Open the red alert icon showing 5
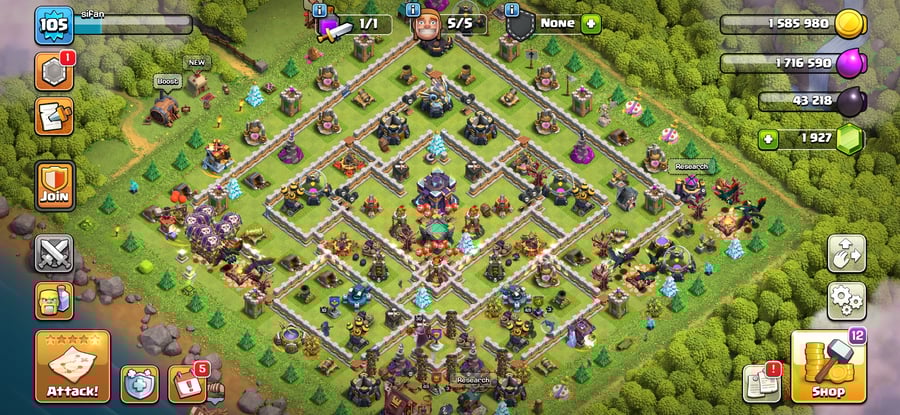900x415 pixels. [187, 383]
